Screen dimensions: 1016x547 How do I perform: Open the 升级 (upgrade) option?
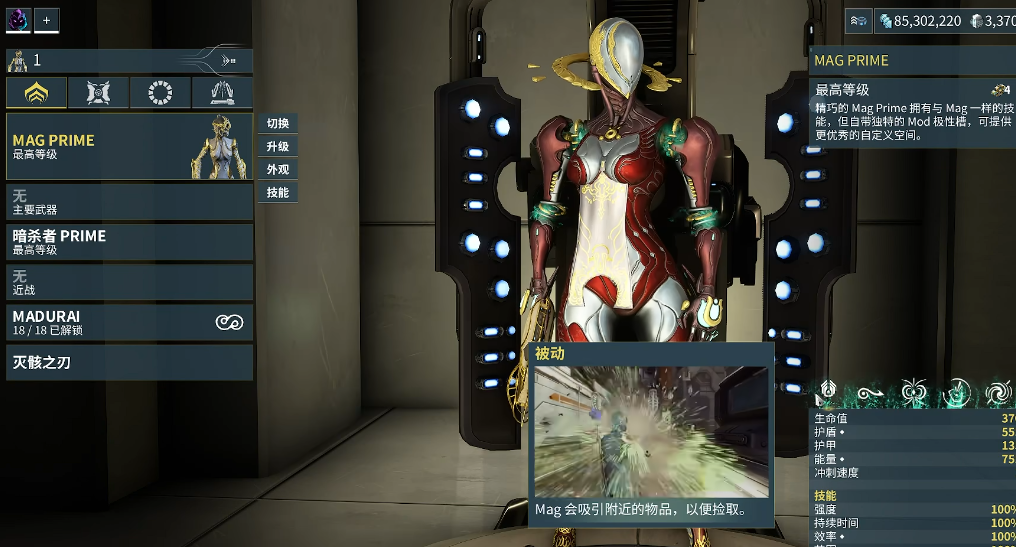[278, 147]
